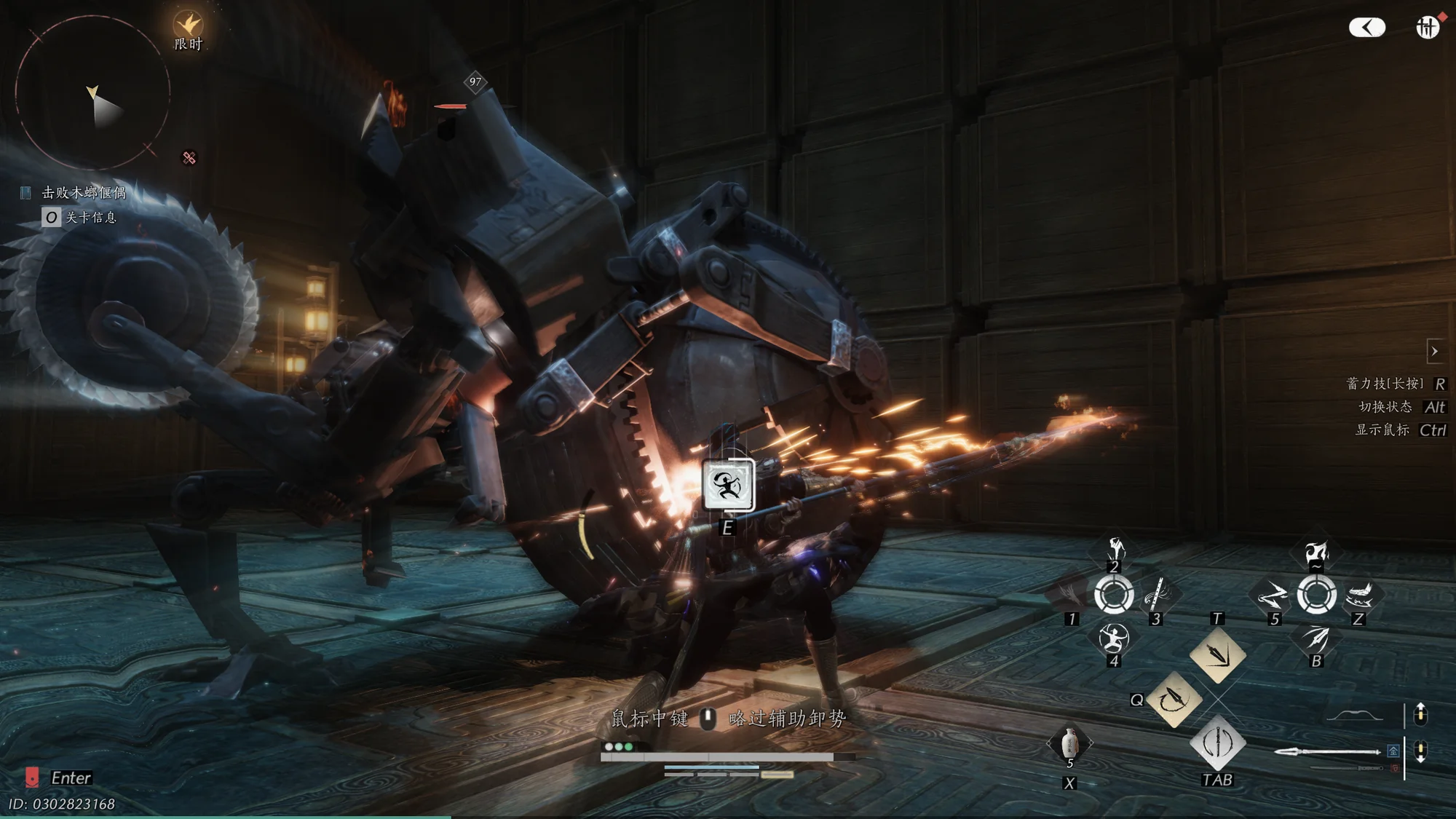This screenshot has width=1456, height=819.
Task: Activate the boat-shaped skill icon
Action: tap(1359, 595)
